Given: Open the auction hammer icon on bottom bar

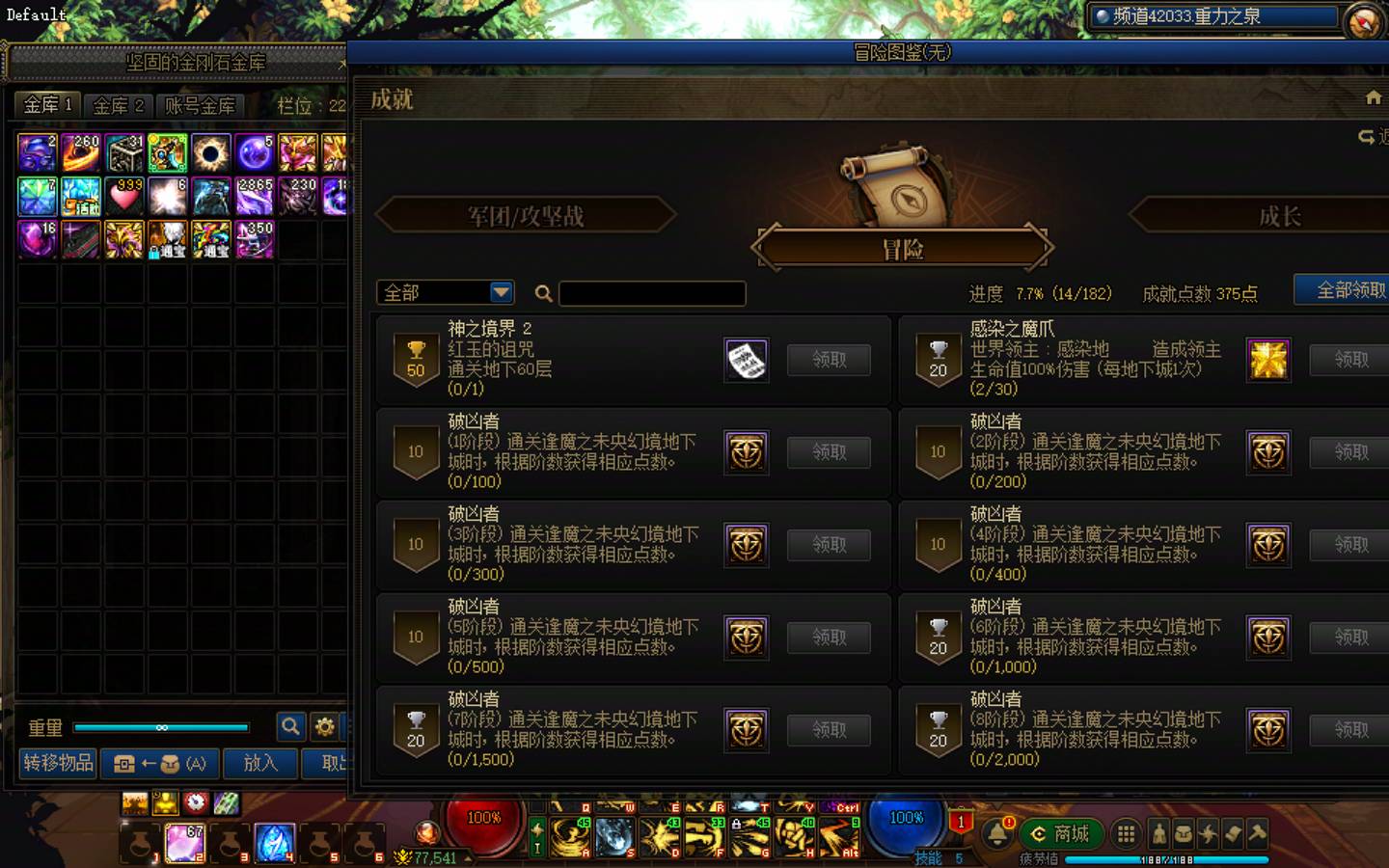Looking at the screenshot, I should [x=1257, y=834].
